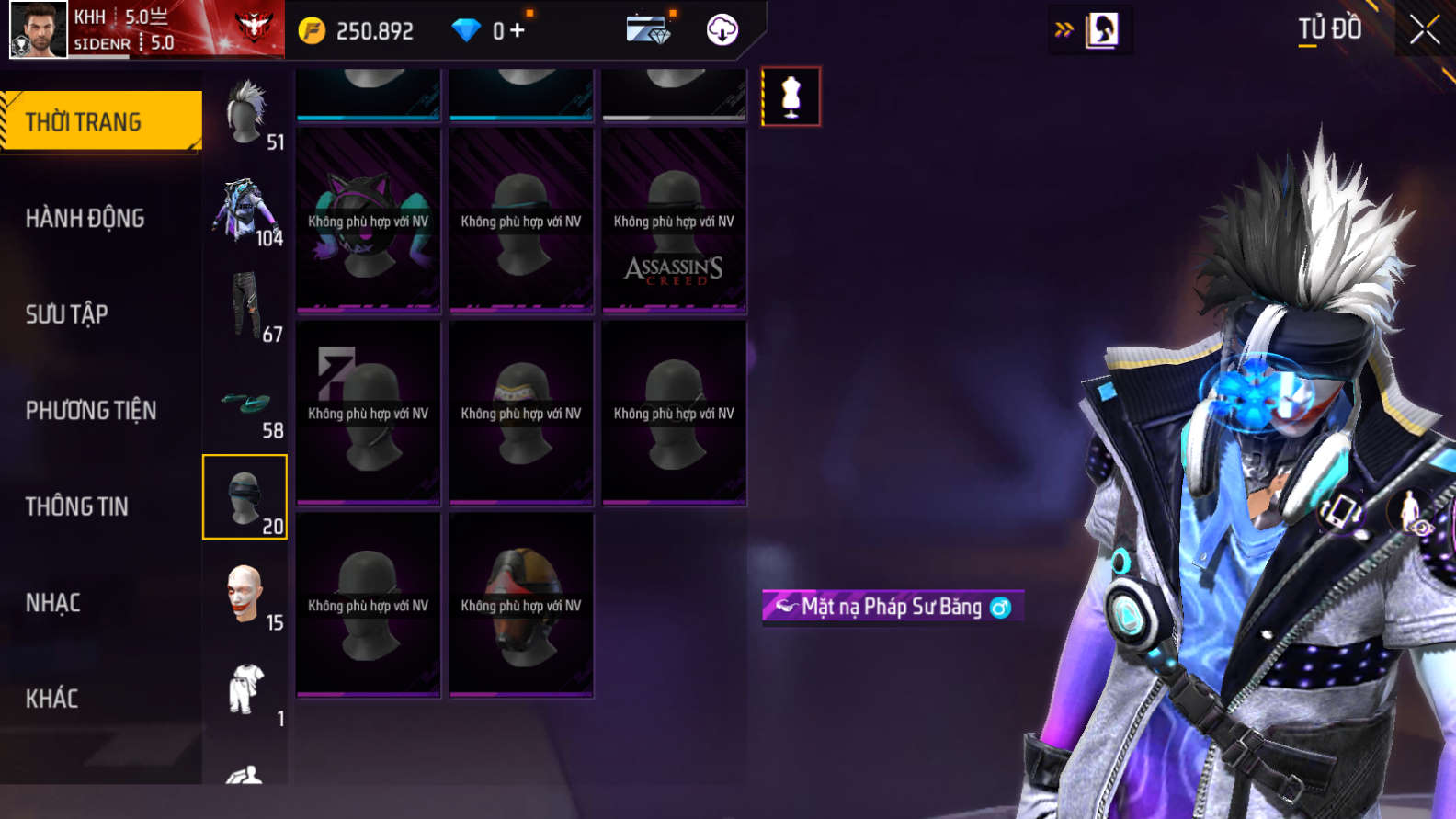Open the KHÁC tab

pyautogui.click(x=52, y=699)
